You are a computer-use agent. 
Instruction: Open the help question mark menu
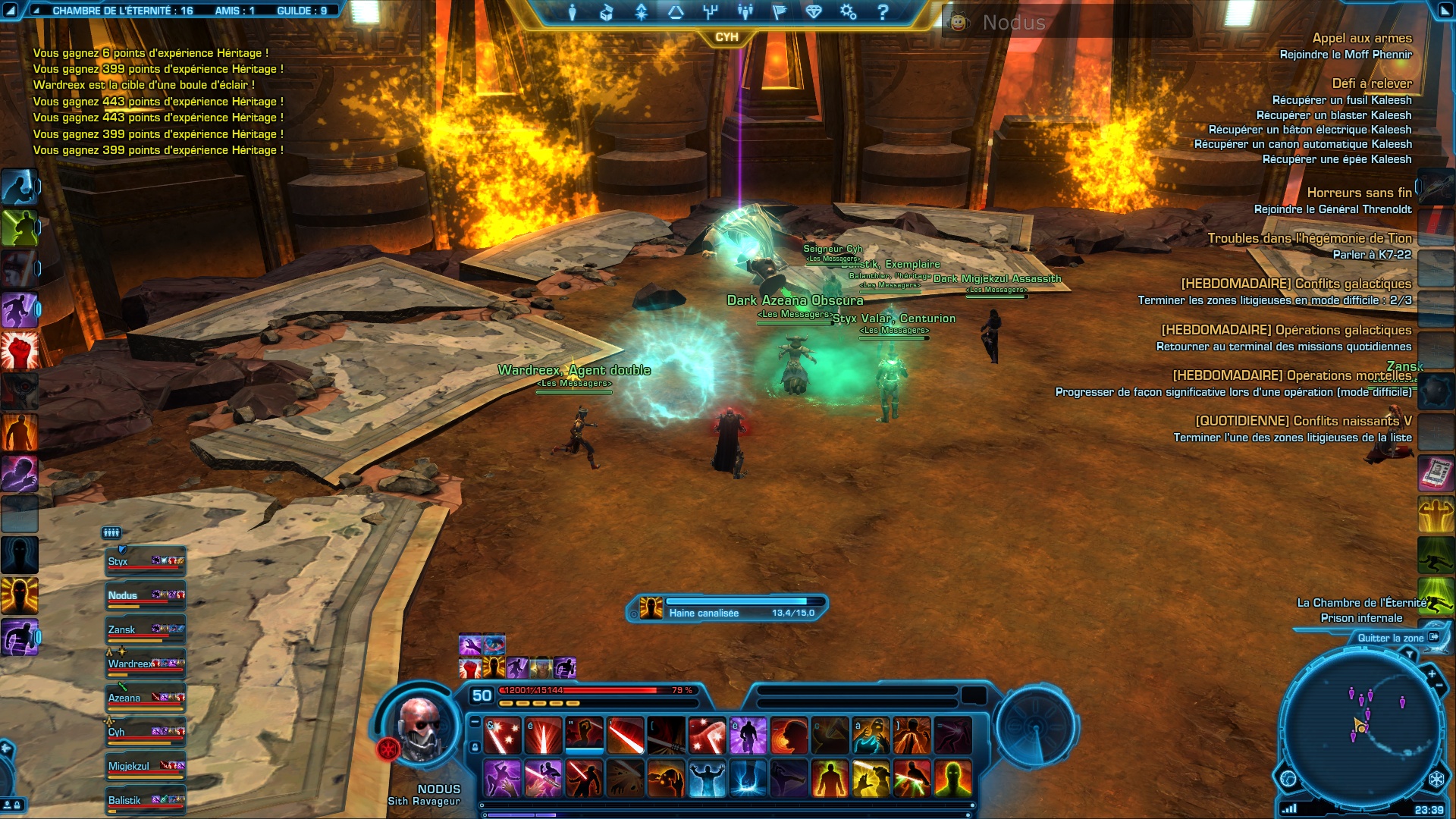coord(883,12)
